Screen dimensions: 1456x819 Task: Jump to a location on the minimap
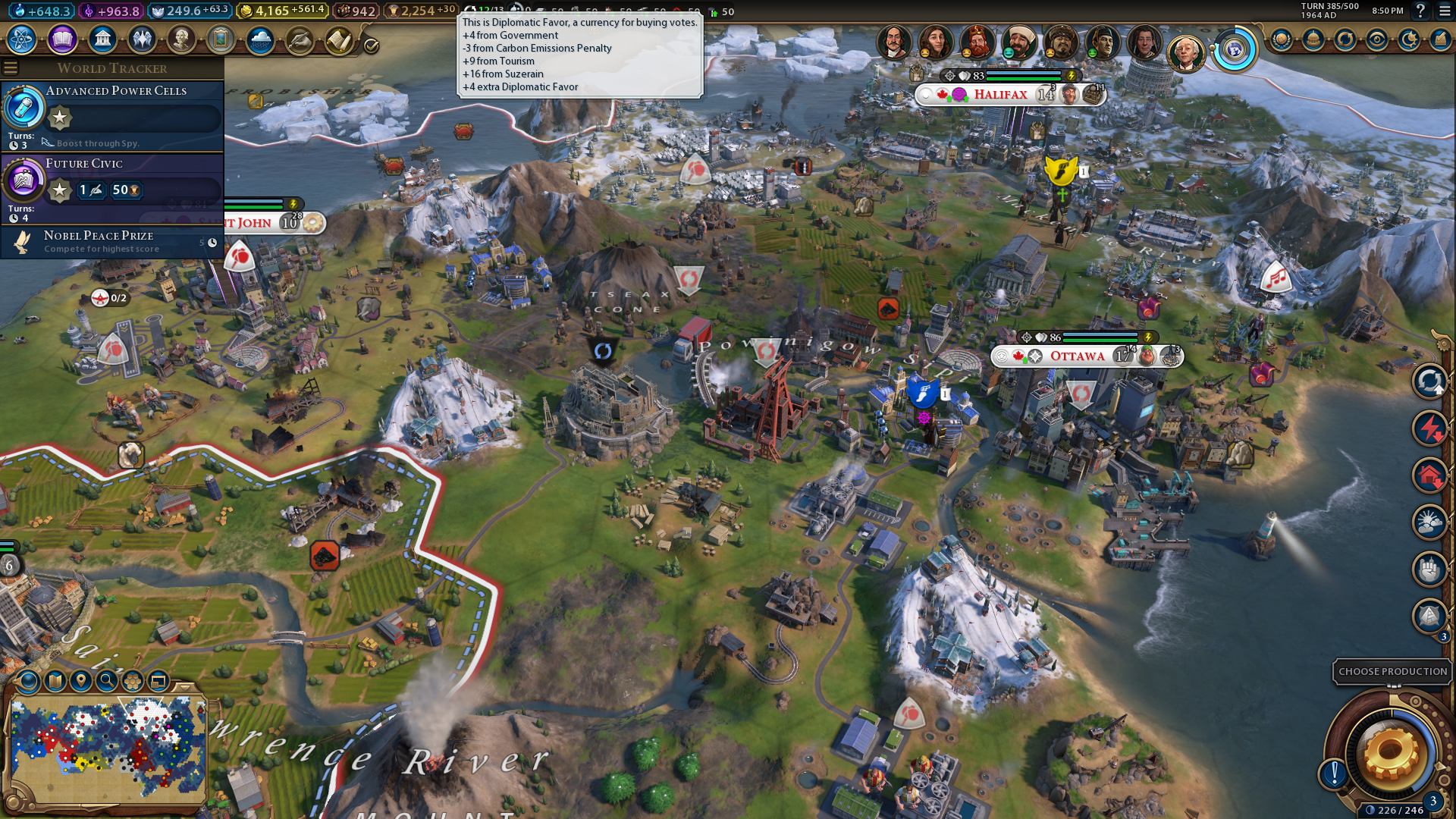coord(108,747)
